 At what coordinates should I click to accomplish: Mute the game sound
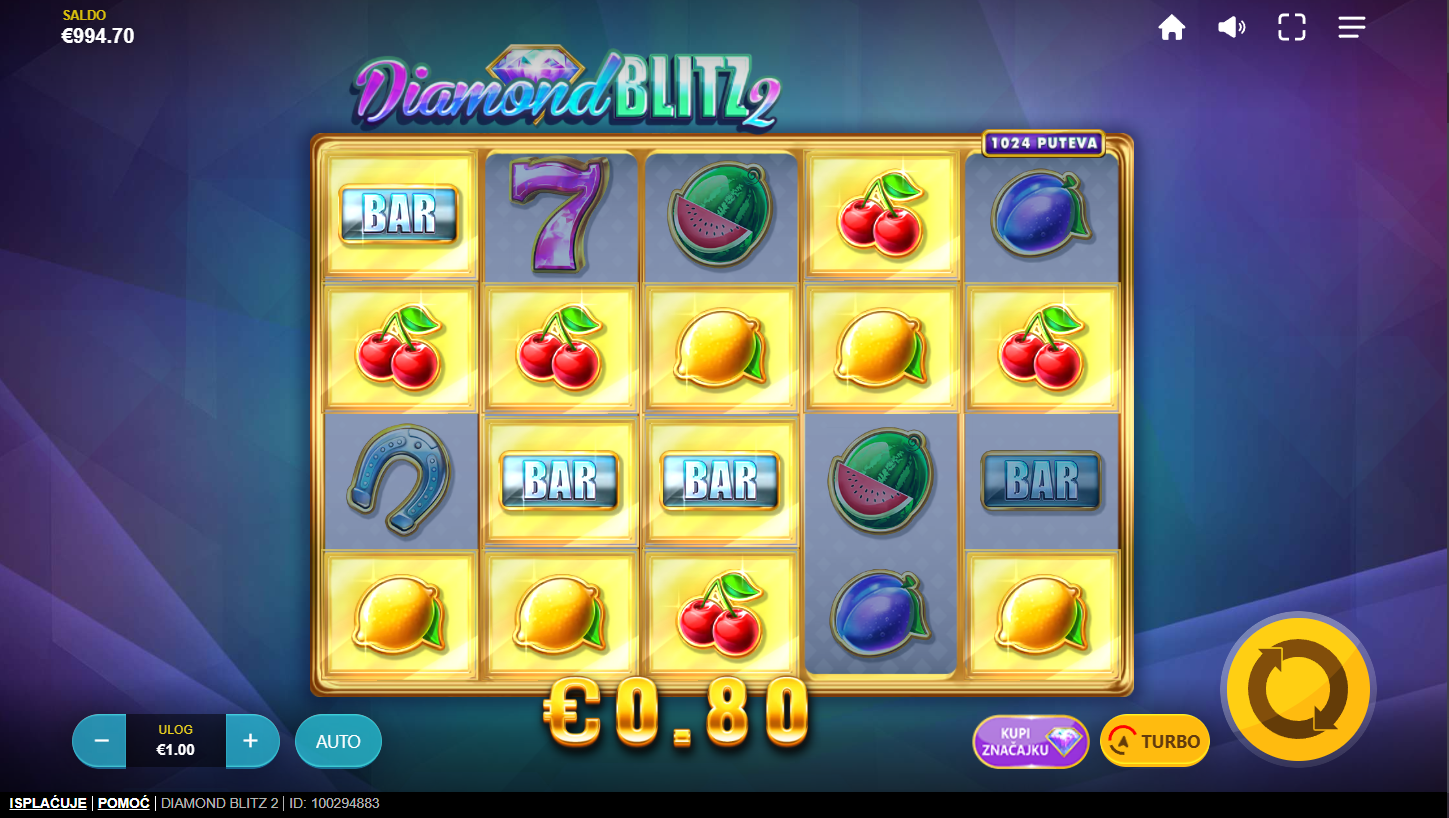(x=1231, y=28)
